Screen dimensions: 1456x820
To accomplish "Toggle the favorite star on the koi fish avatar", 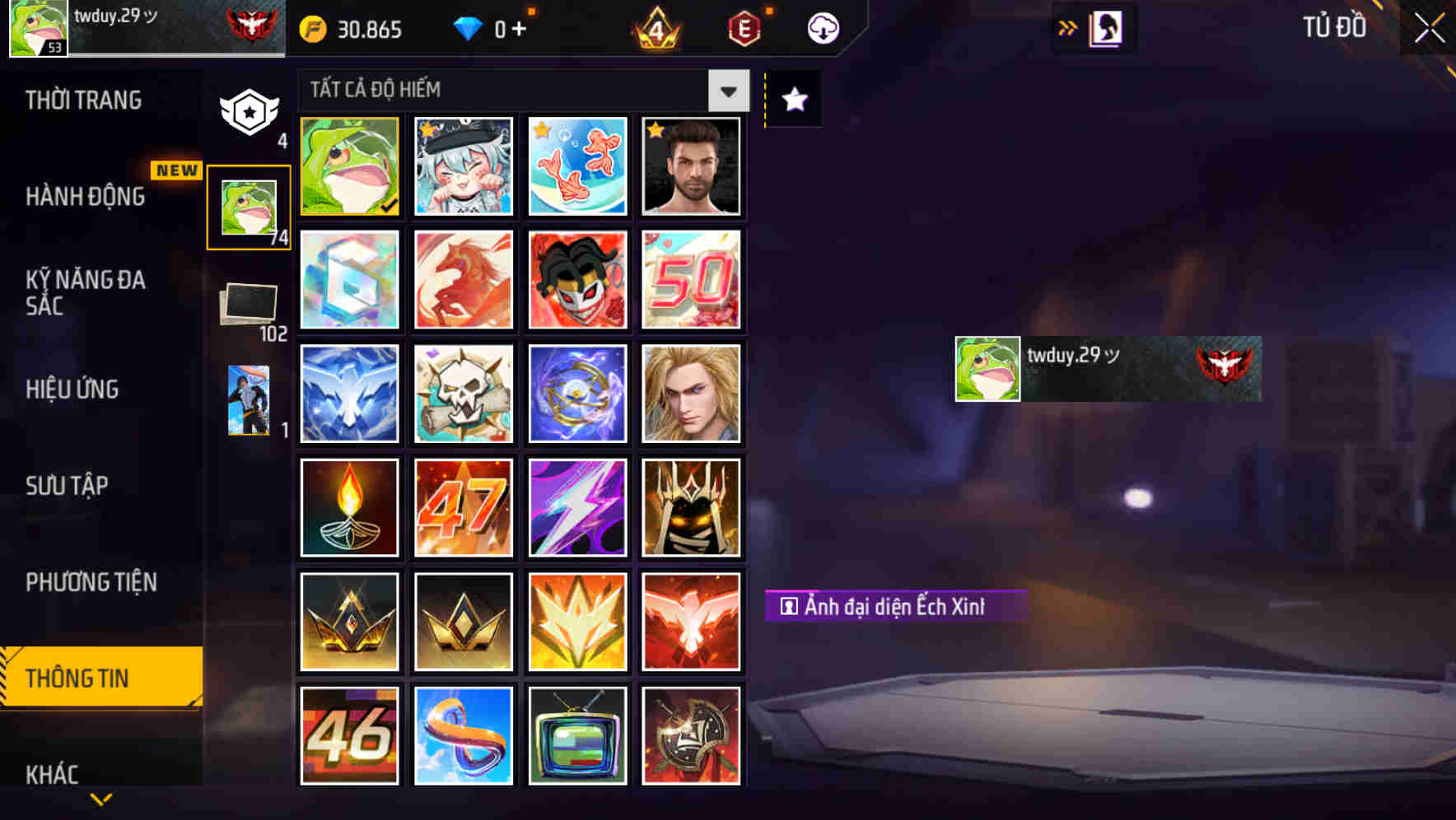I will click(539, 130).
